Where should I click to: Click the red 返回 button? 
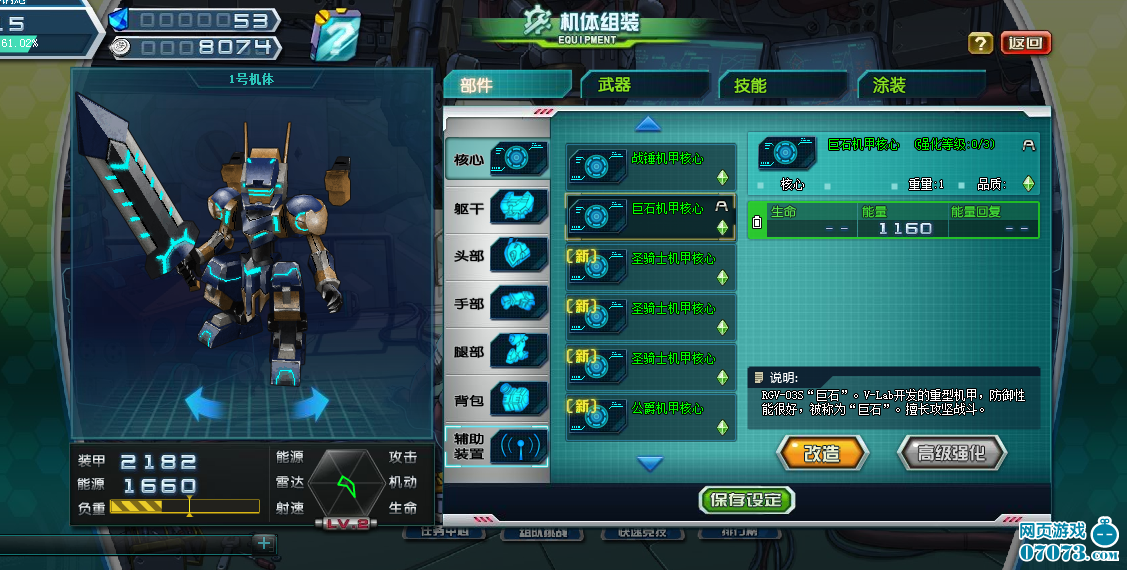click(x=1026, y=43)
